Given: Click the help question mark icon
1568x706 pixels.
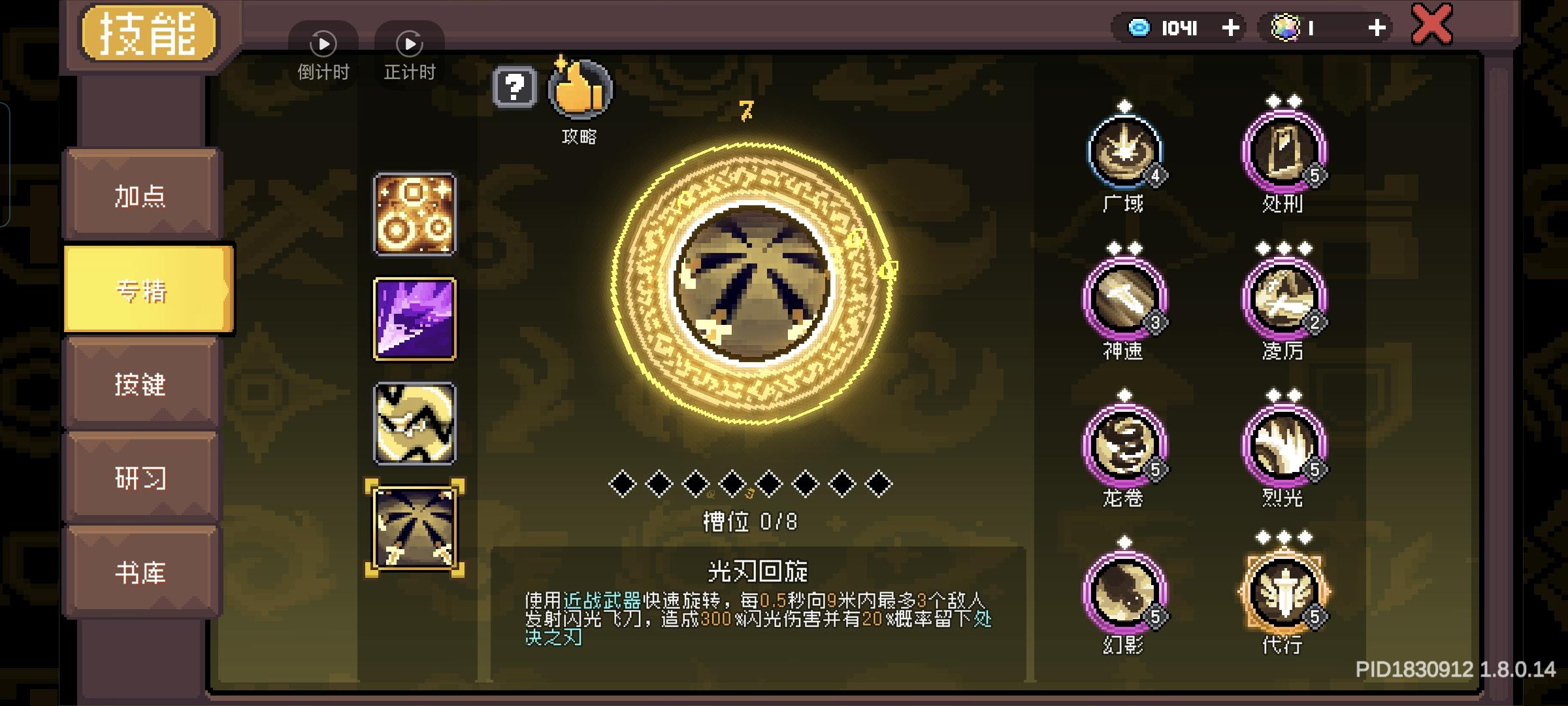Looking at the screenshot, I should click(x=515, y=88).
